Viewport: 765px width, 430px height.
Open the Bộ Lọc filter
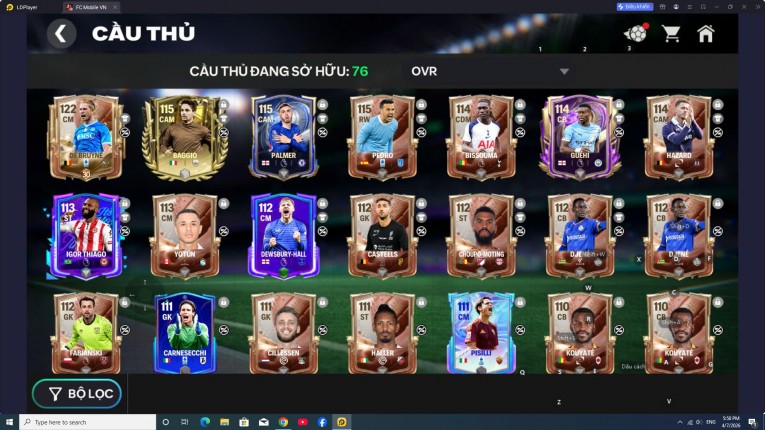(77, 394)
